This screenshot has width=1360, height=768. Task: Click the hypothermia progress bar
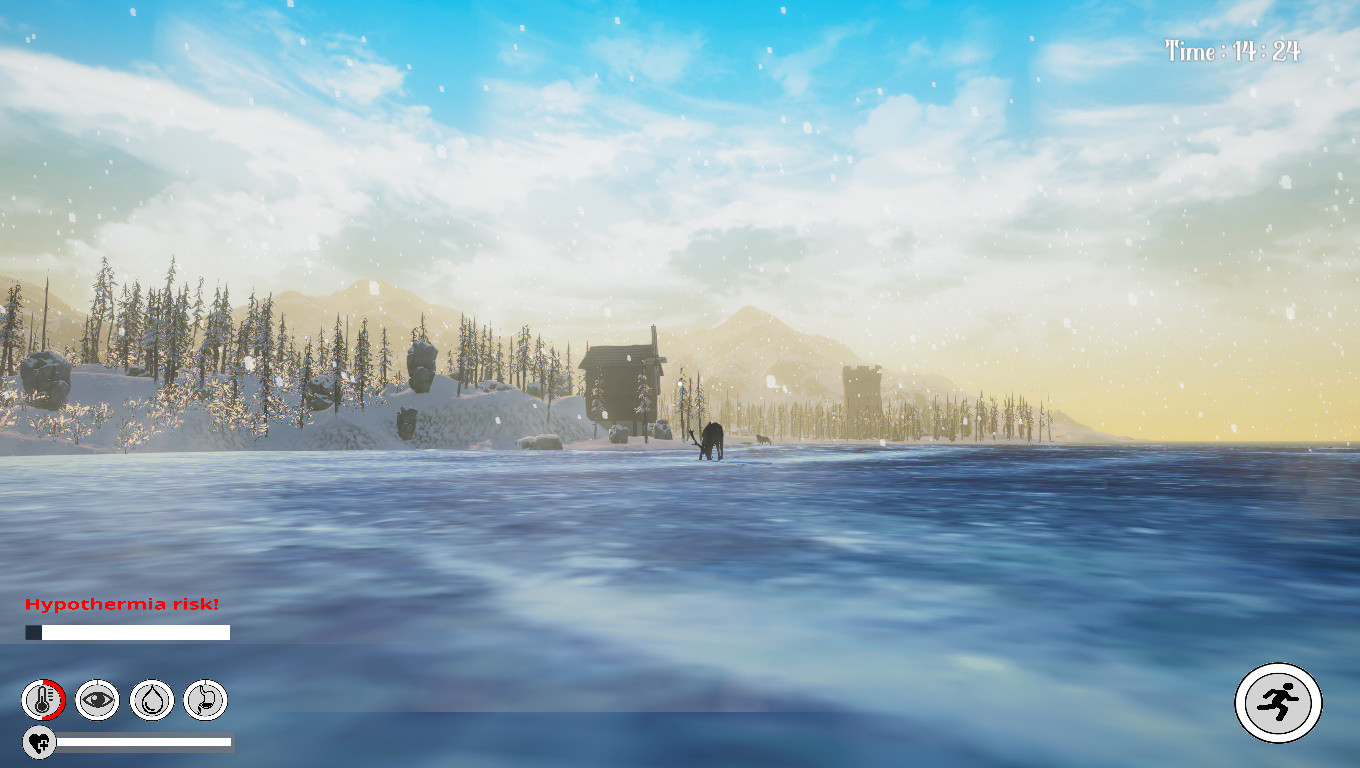[128, 632]
